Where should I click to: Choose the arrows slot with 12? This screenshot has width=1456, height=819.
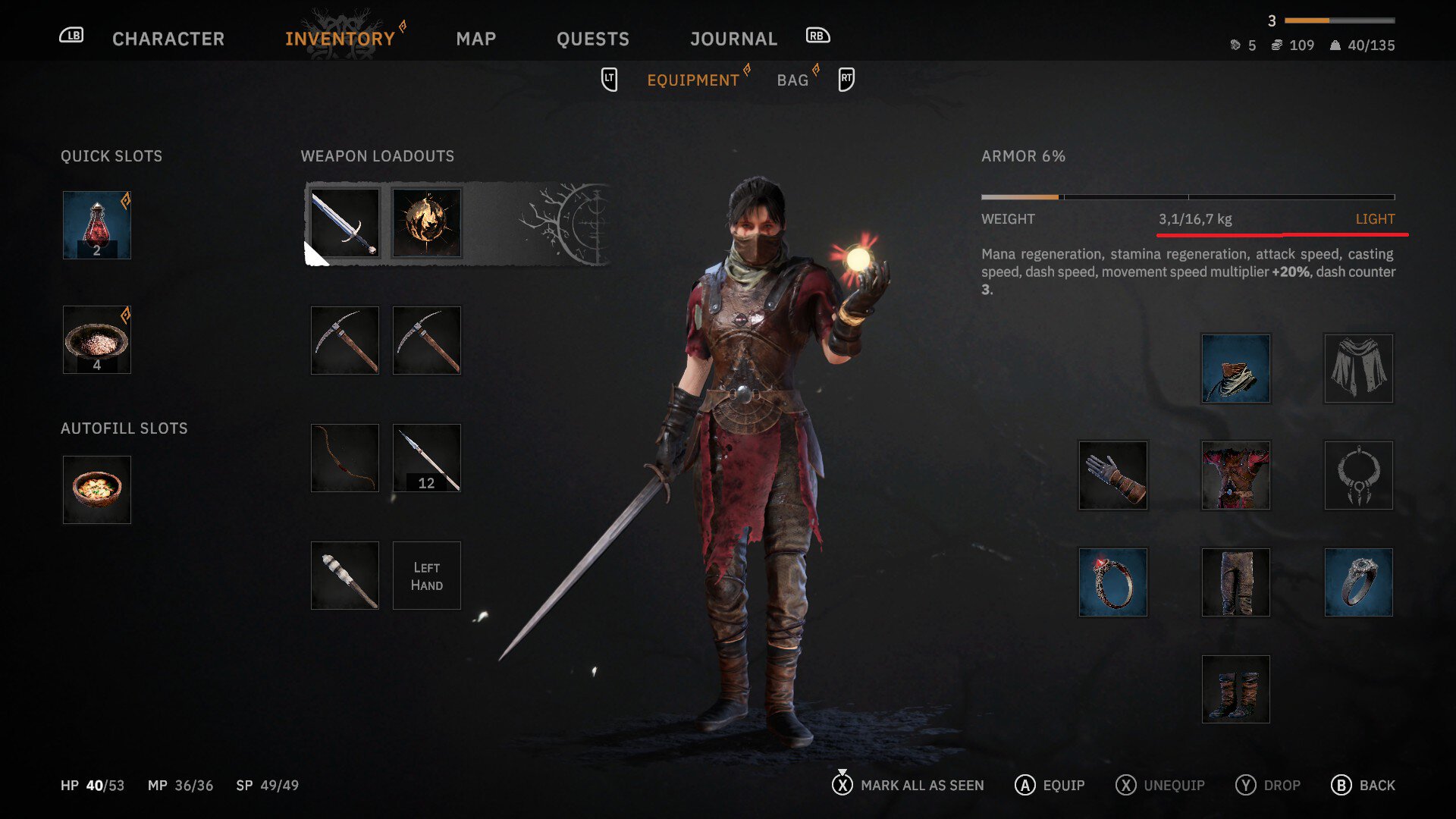click(x=426, y=458)
